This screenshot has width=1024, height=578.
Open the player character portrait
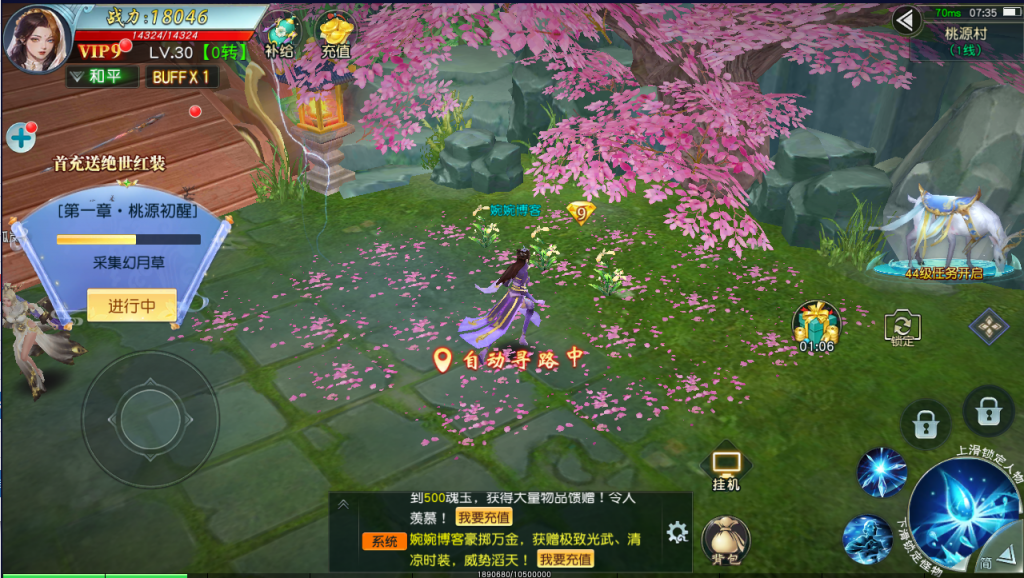(37, 38)
